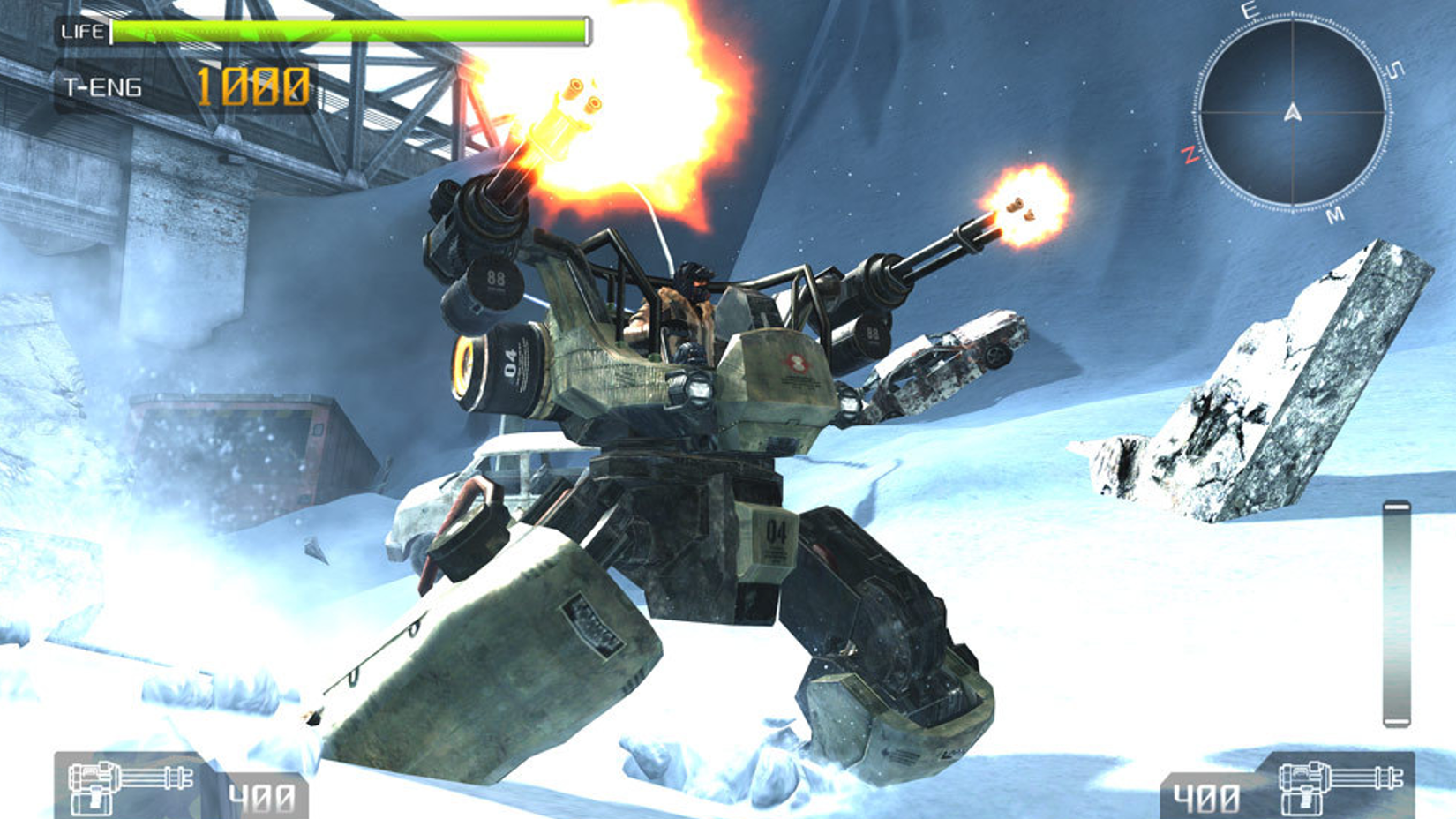Click the T-ENG 1000 energy counter

[254, 85]
